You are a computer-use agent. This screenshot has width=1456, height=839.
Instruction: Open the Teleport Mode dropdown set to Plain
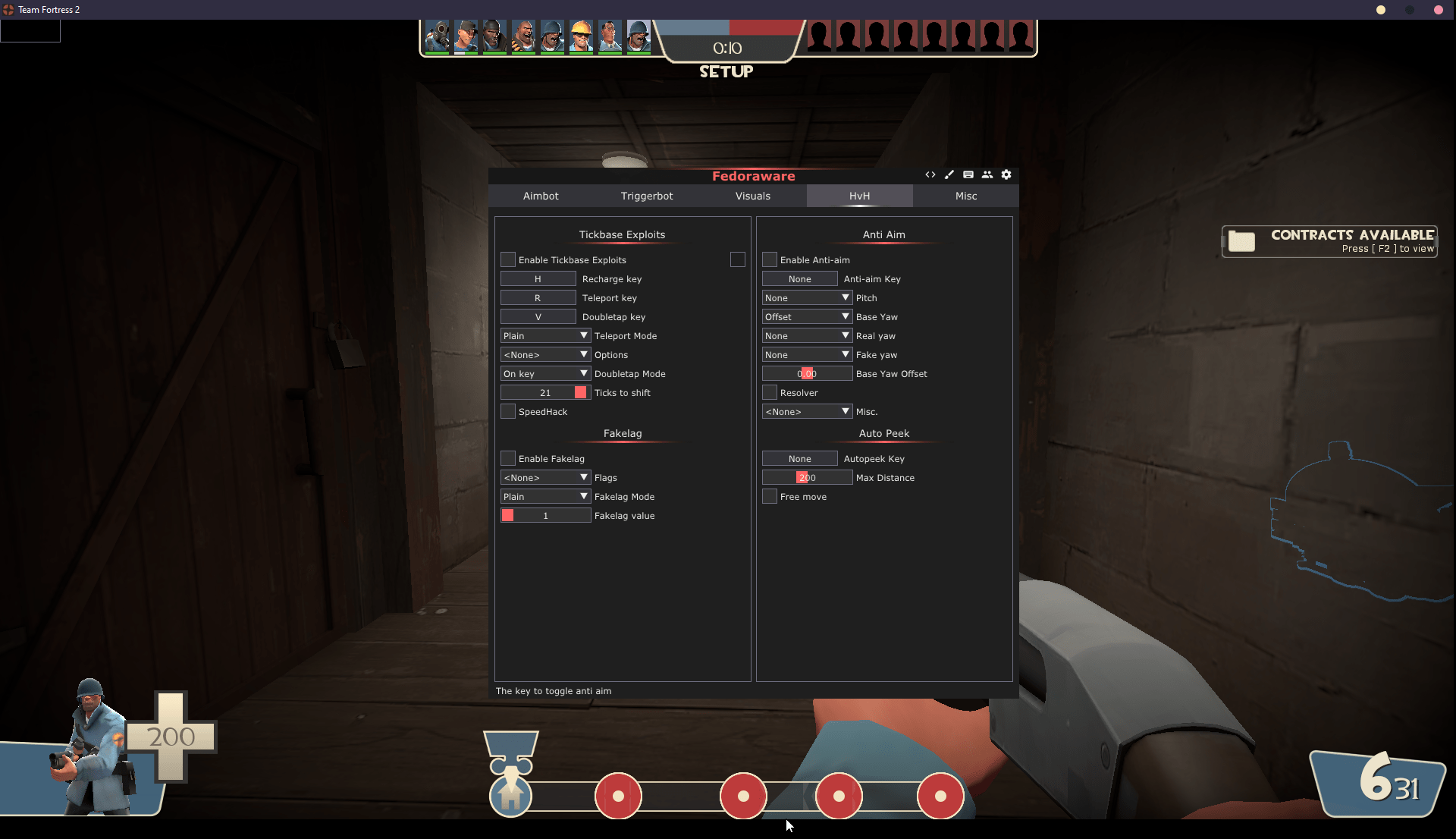click(x=544, y=335)
